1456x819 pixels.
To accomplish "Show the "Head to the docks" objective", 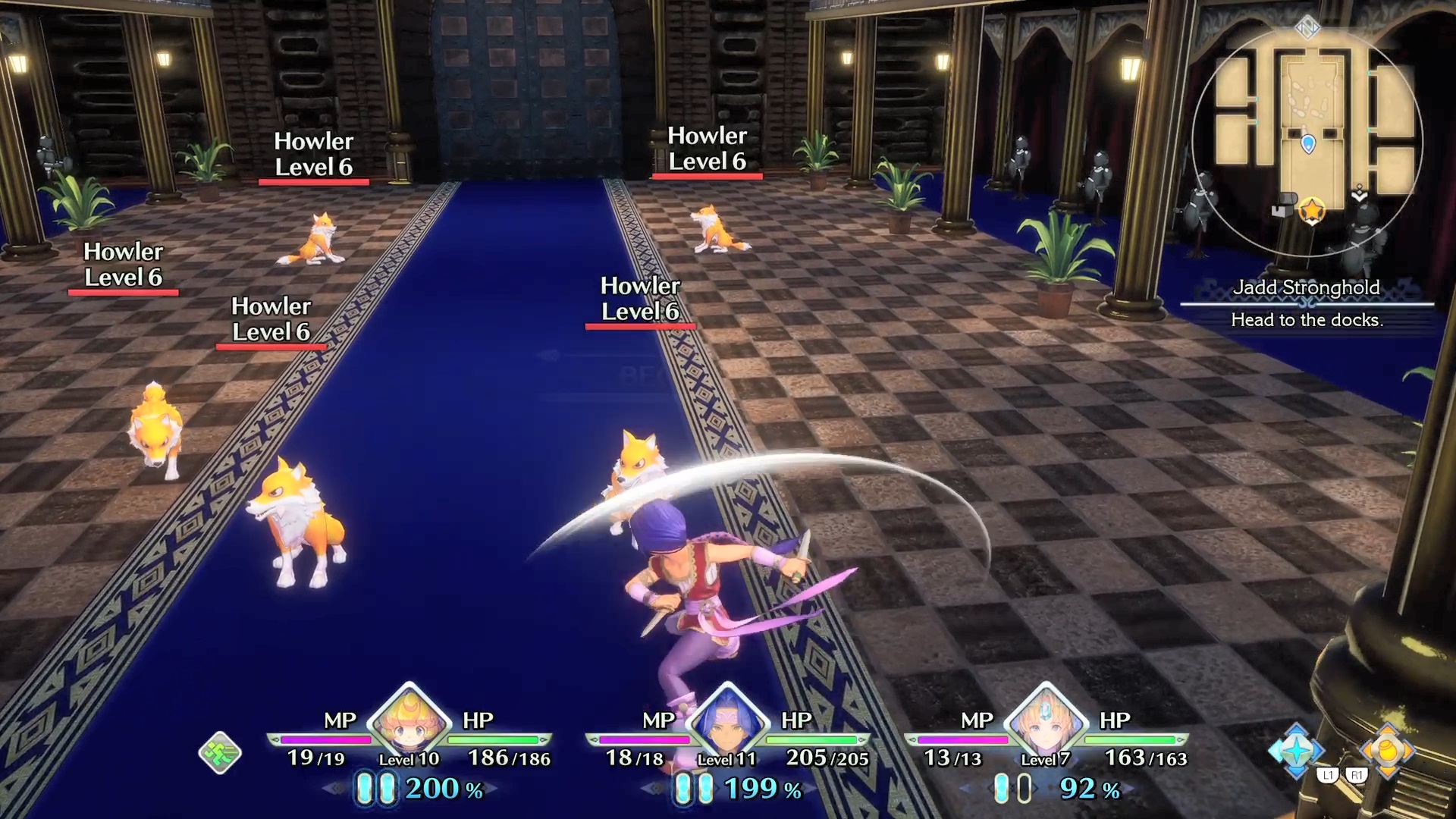I will (x=1307, y=320).
